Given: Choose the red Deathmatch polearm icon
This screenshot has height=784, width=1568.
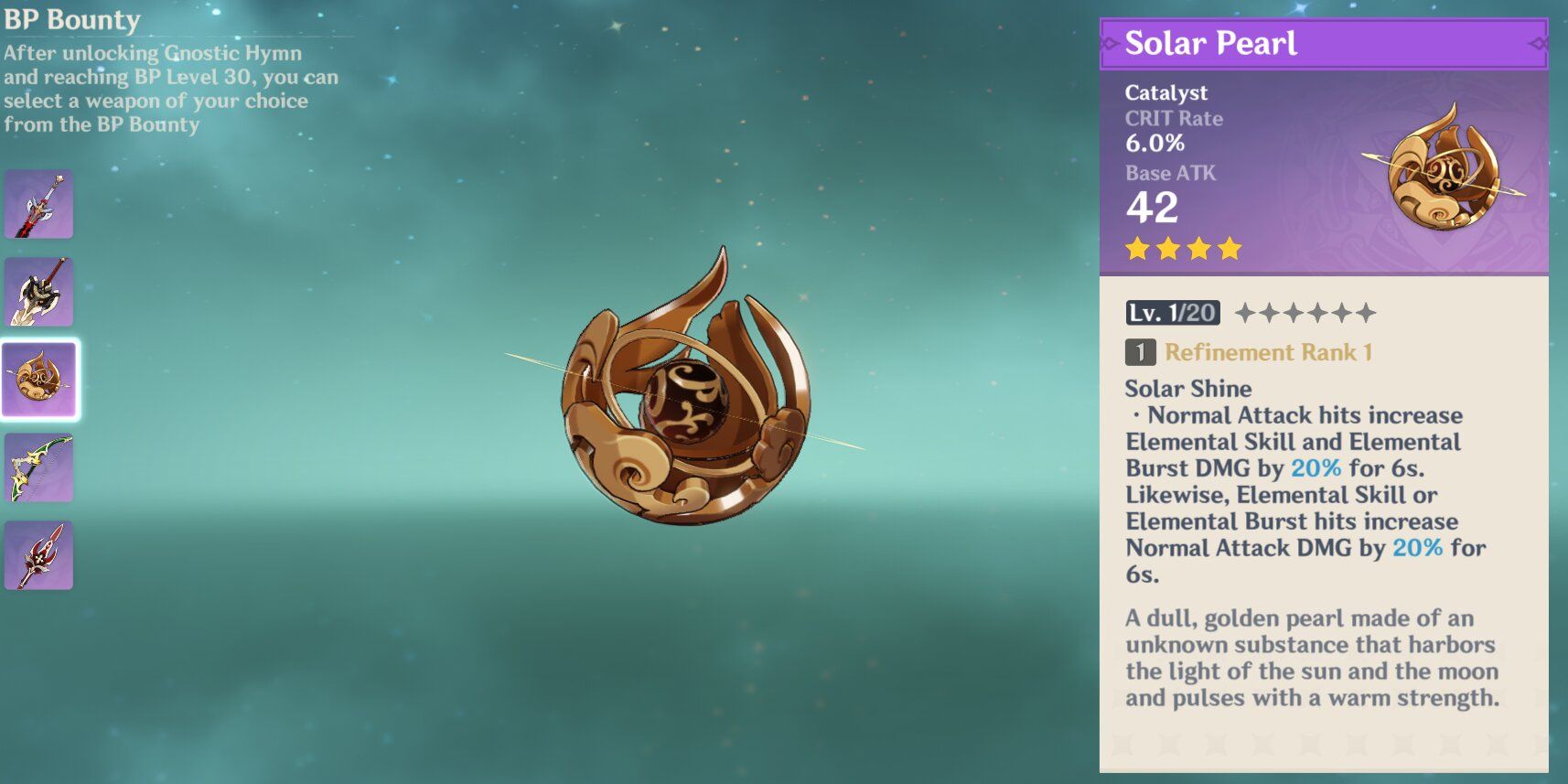Looking at the screenshot, I should pos(38,555).
